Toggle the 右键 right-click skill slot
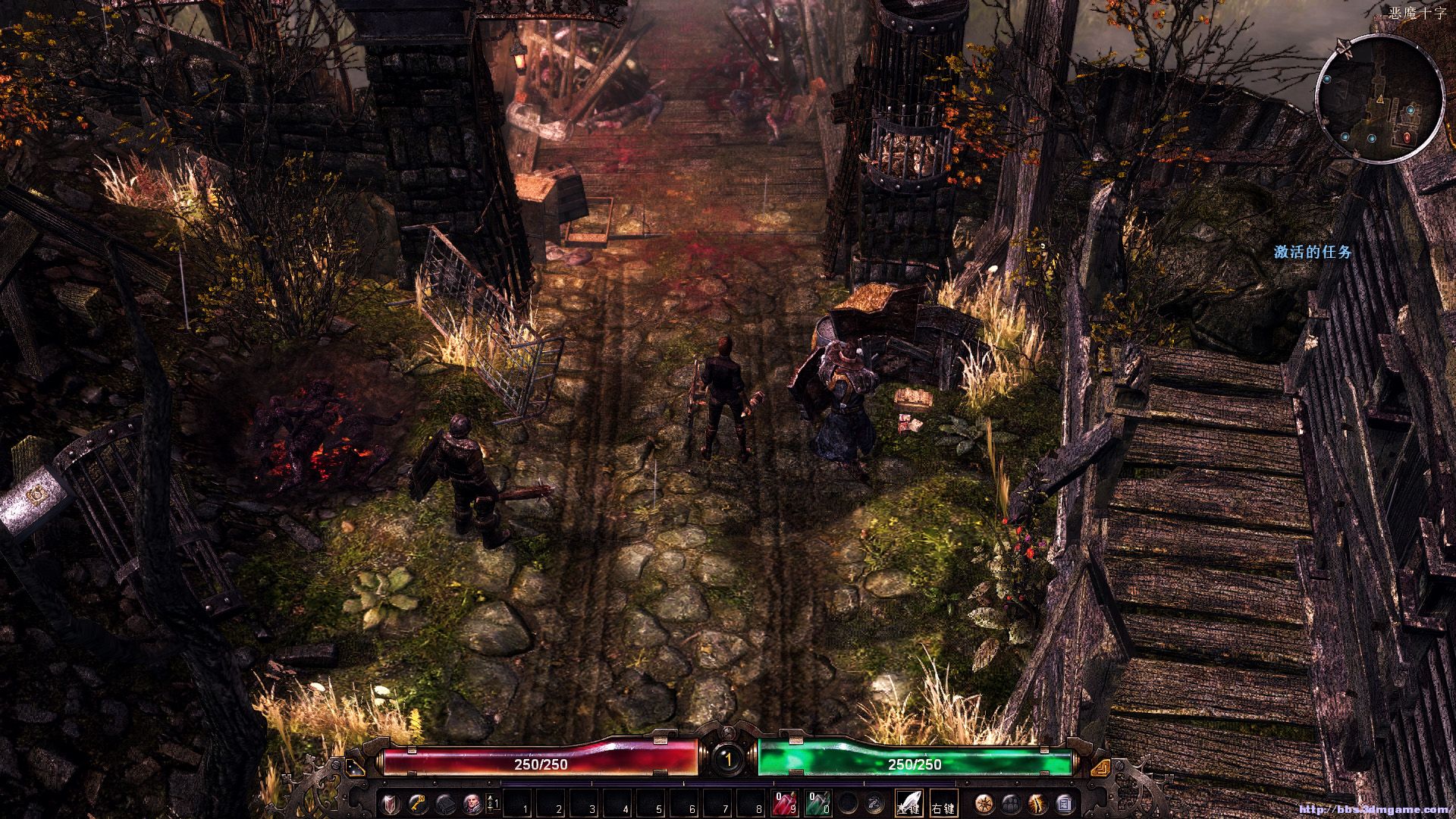 pyautogui.click(x=943, y=802)
